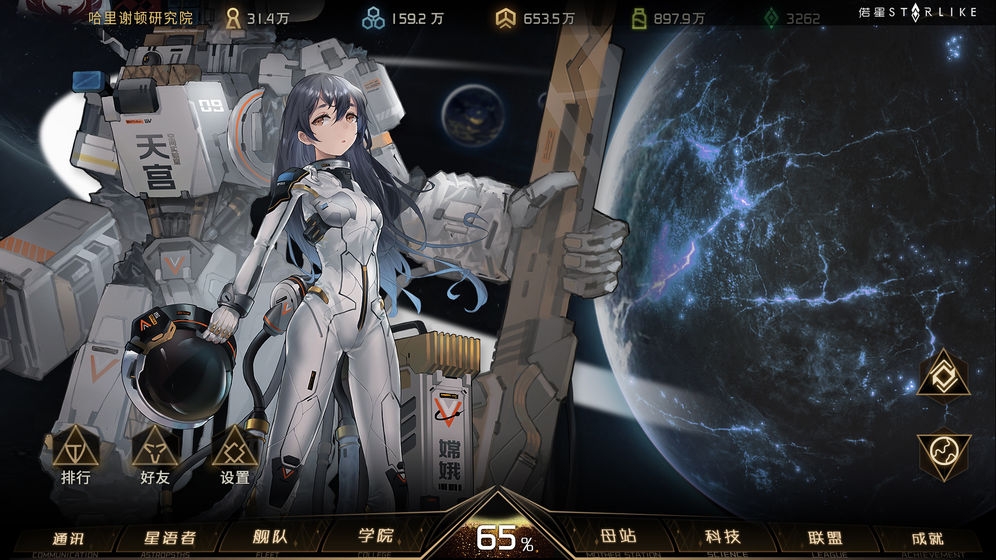Open the 联盟 league menu
The height and width of the screenshot is (560, 996).
(824, 537)
